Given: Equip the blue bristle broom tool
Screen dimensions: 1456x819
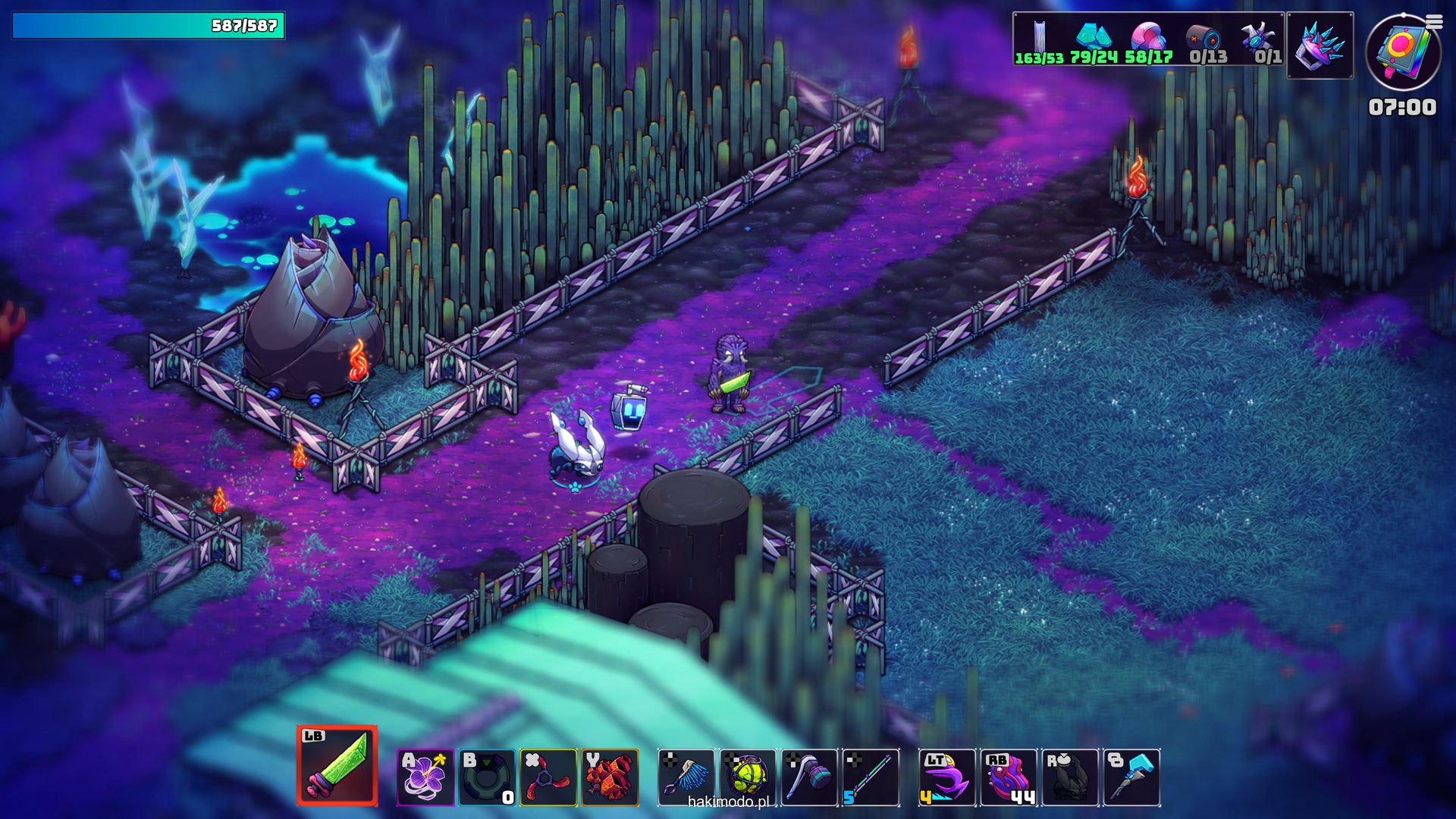Looking at the screenshot, I should tap(686, 777).
